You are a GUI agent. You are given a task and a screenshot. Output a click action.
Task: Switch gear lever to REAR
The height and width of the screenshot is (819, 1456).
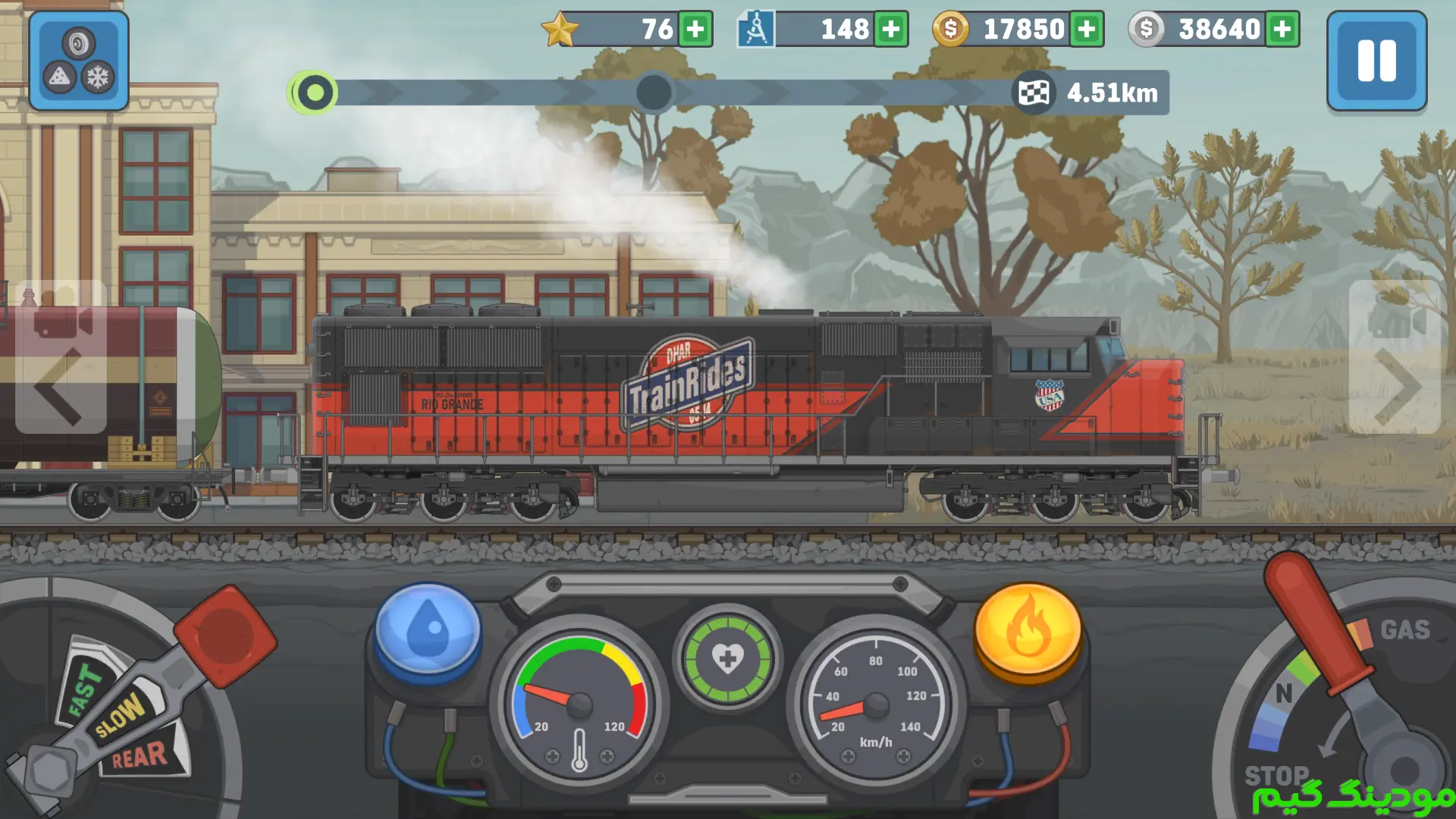(140, 755)
